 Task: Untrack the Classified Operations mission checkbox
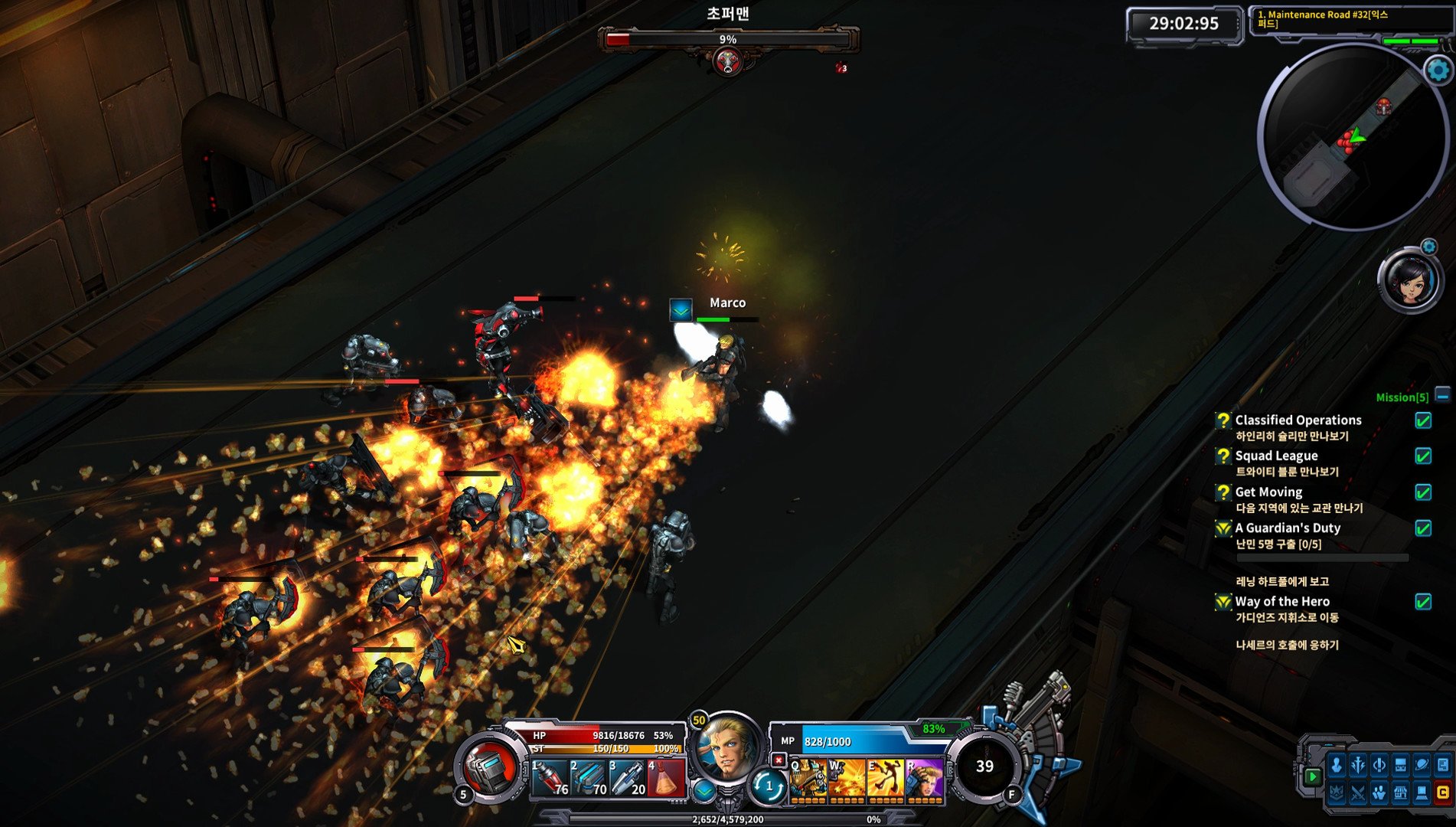(1423, 420)
